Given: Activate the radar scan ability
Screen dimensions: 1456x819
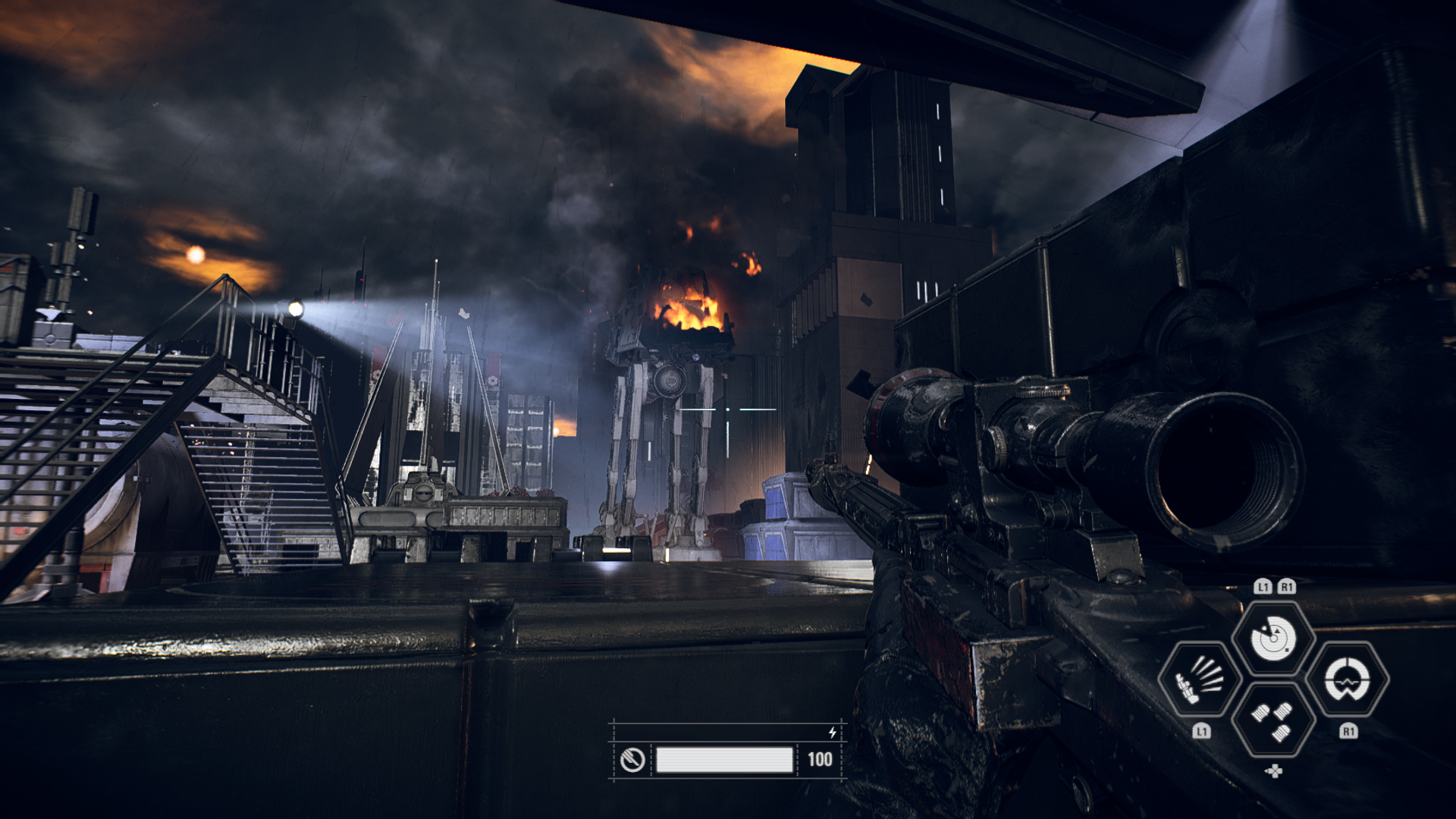Looking at the screenshot, I should 1273,638.
